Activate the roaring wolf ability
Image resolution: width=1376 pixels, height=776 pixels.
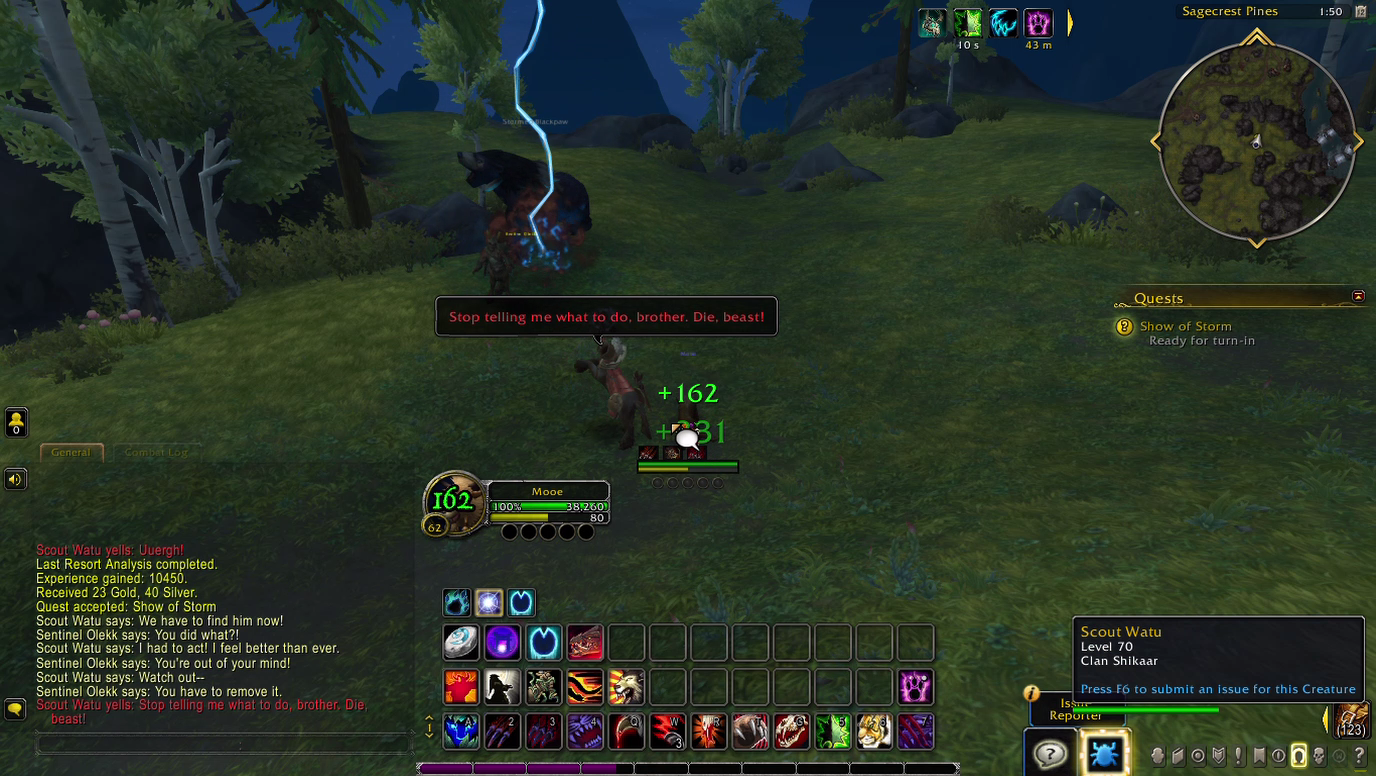626,688
